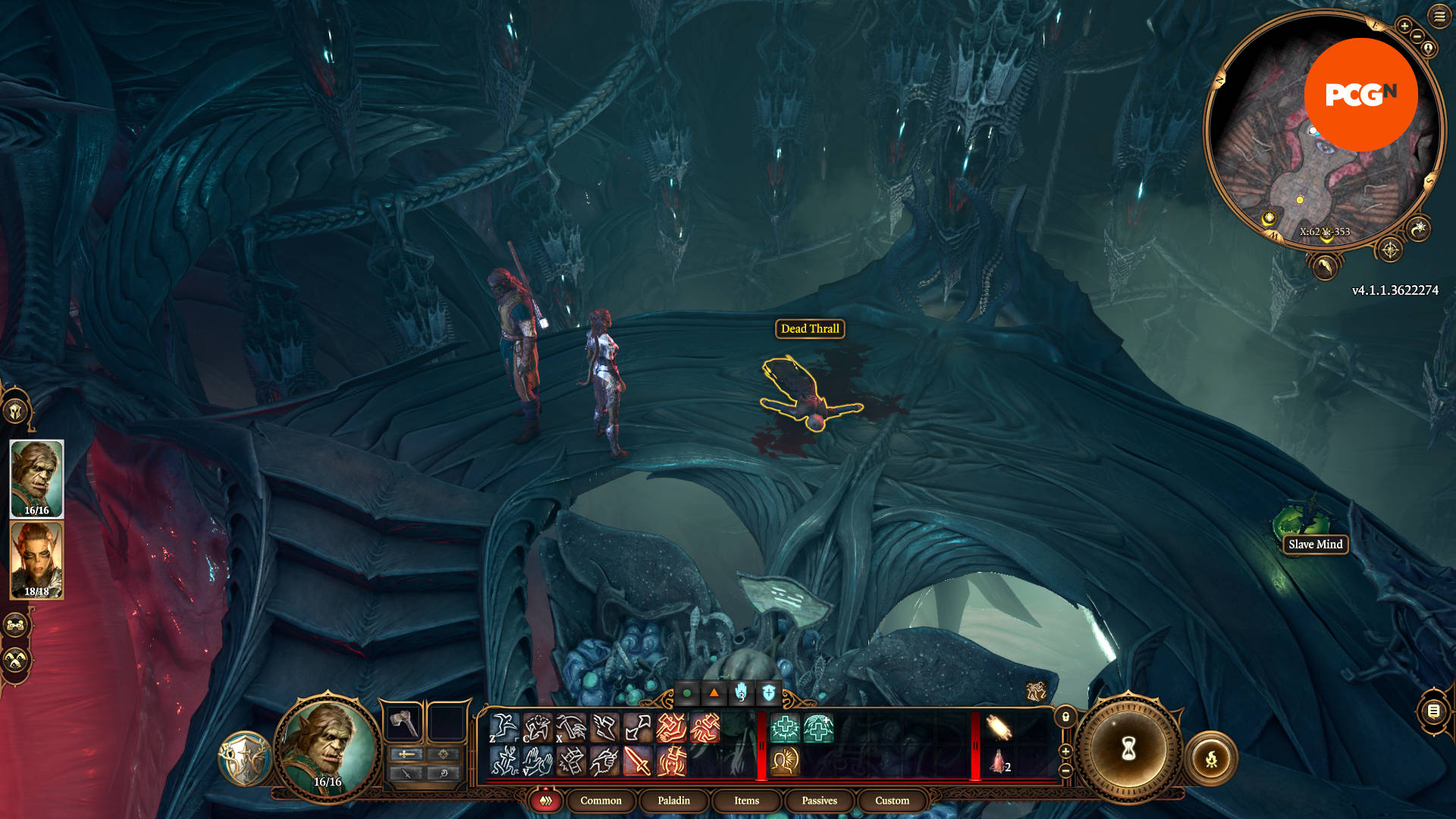
Task: Open the hamburger menu beside the minimap
Action: (1439, 16)
